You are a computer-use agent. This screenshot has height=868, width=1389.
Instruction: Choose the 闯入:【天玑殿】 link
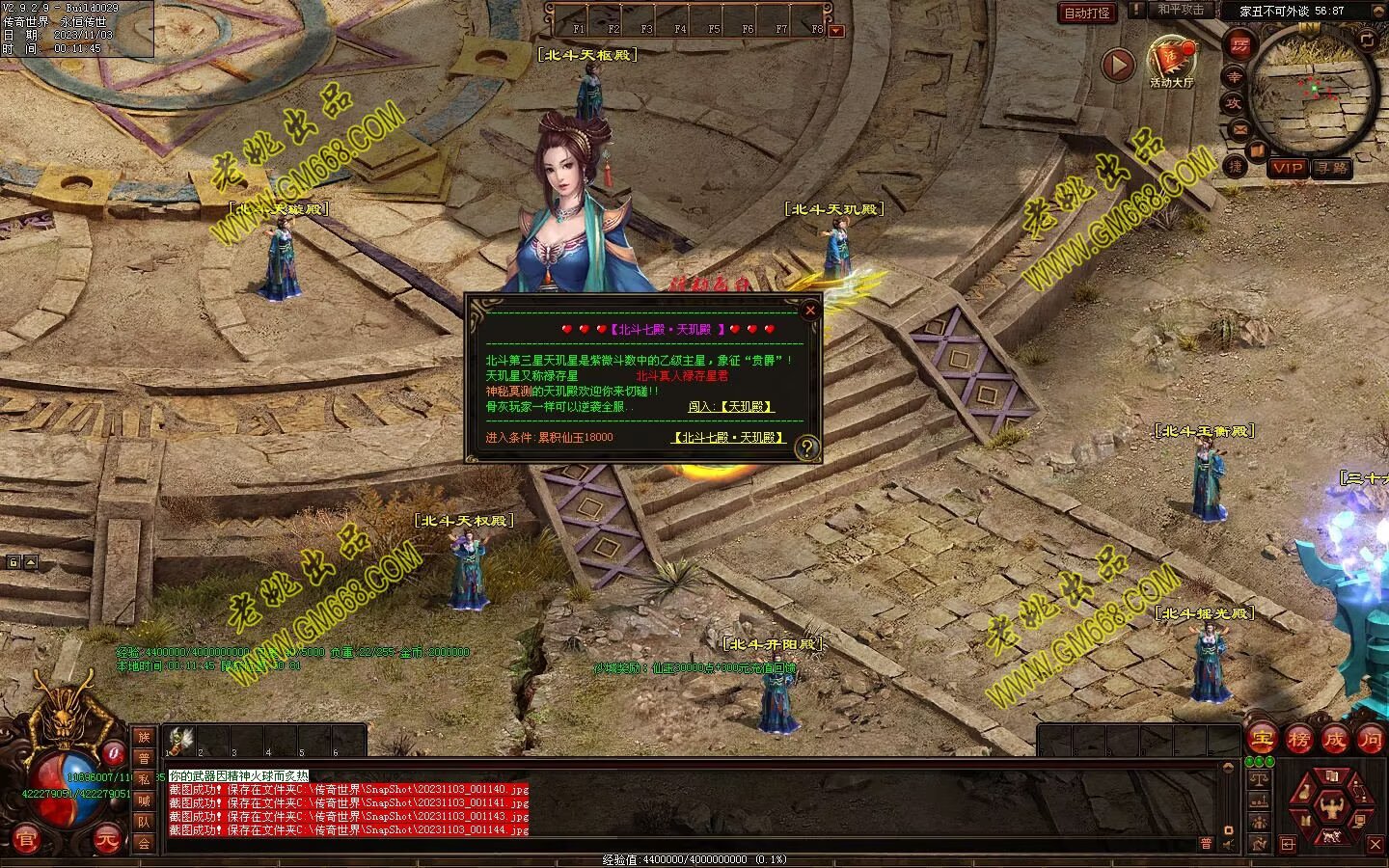click(x=731, y=407)
